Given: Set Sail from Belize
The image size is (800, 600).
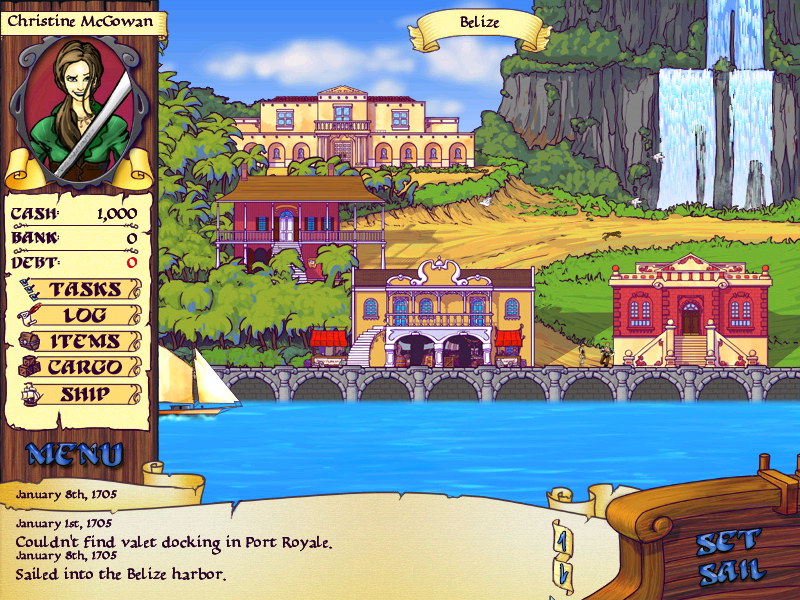Looking at the screenshot, I should (730, 557).
